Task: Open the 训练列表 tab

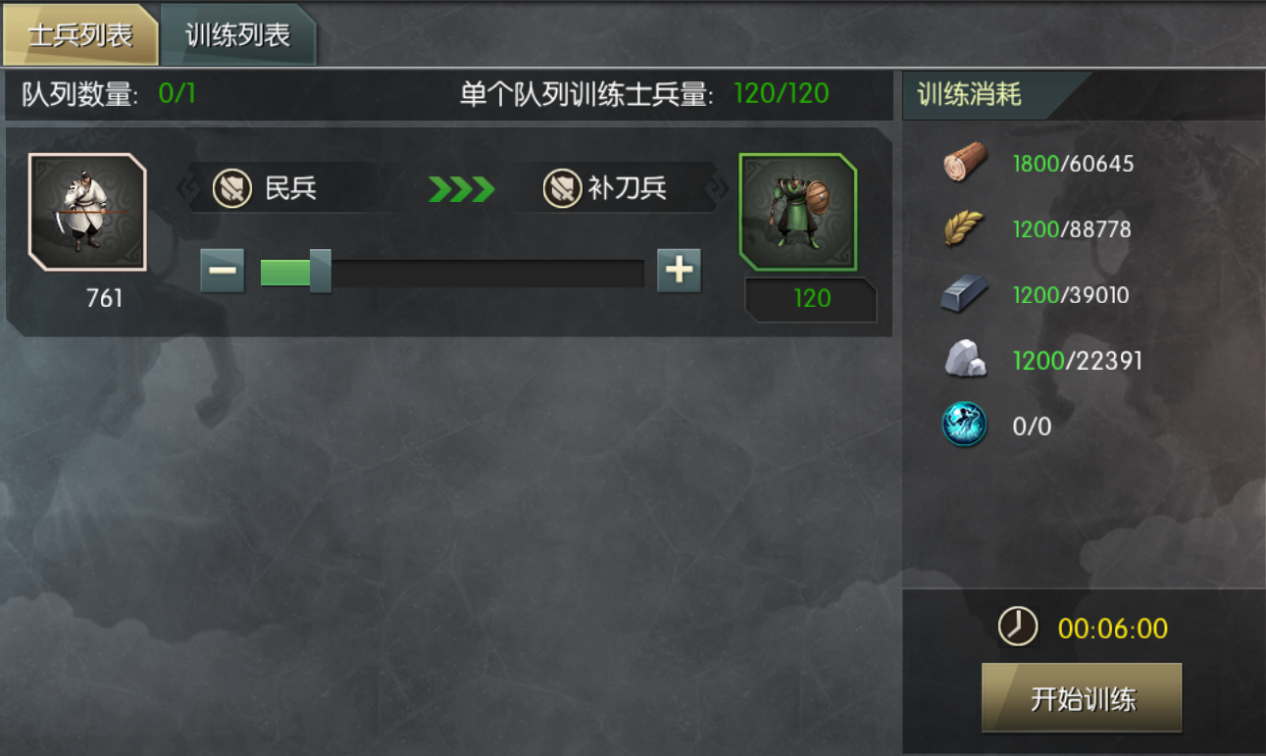Action: pyautogui.click(x=238, y=36)
